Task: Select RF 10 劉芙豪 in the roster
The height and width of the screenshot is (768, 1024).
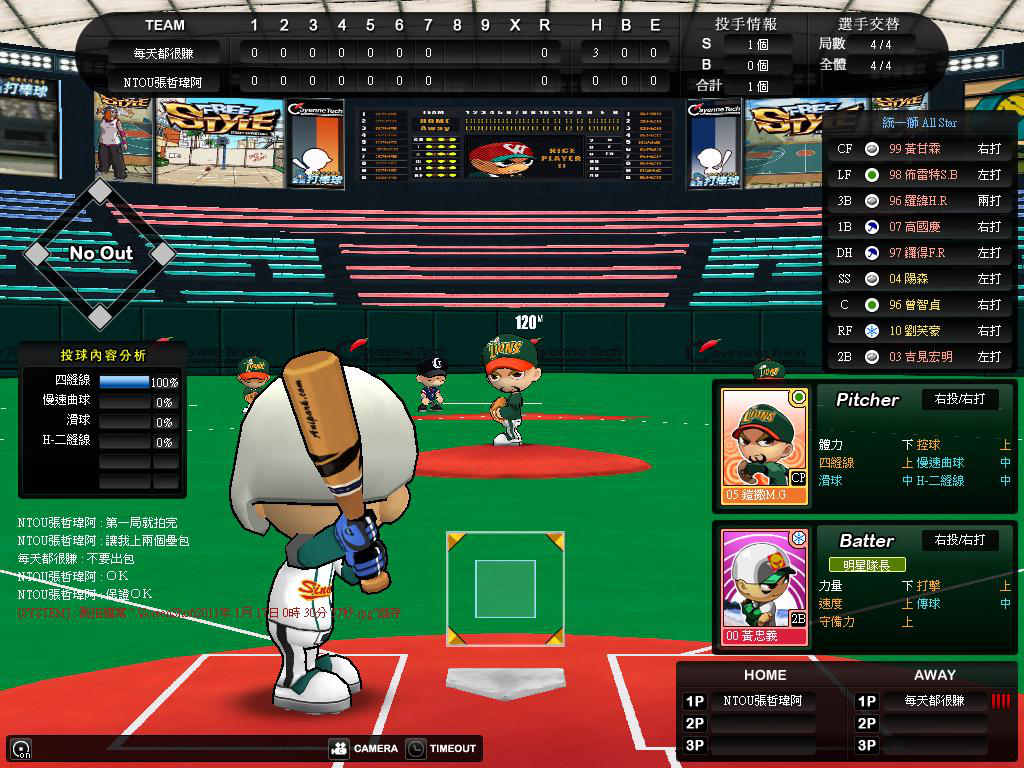Action: pyautogui.click(x=919, y=330)
